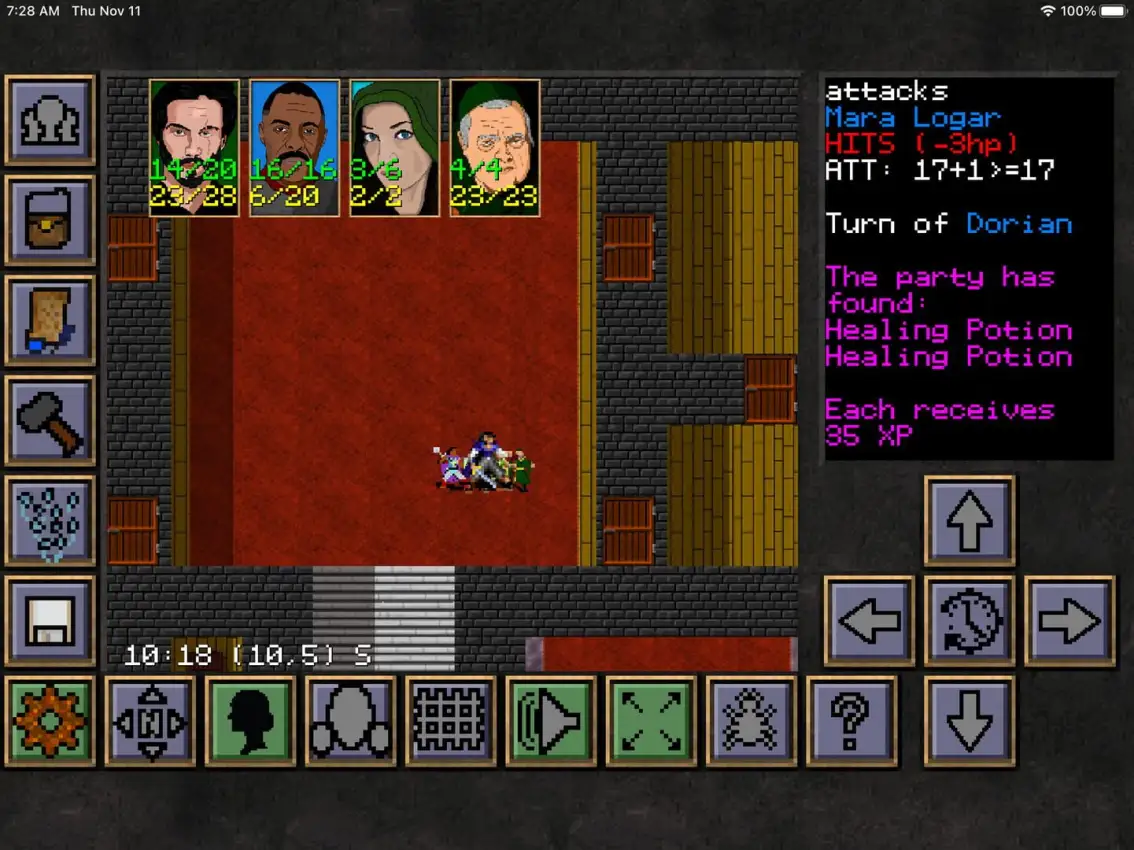The image size is (1134, 850).
Task: Toggle the head silhouette portrait button
Action: pos(250,720)
